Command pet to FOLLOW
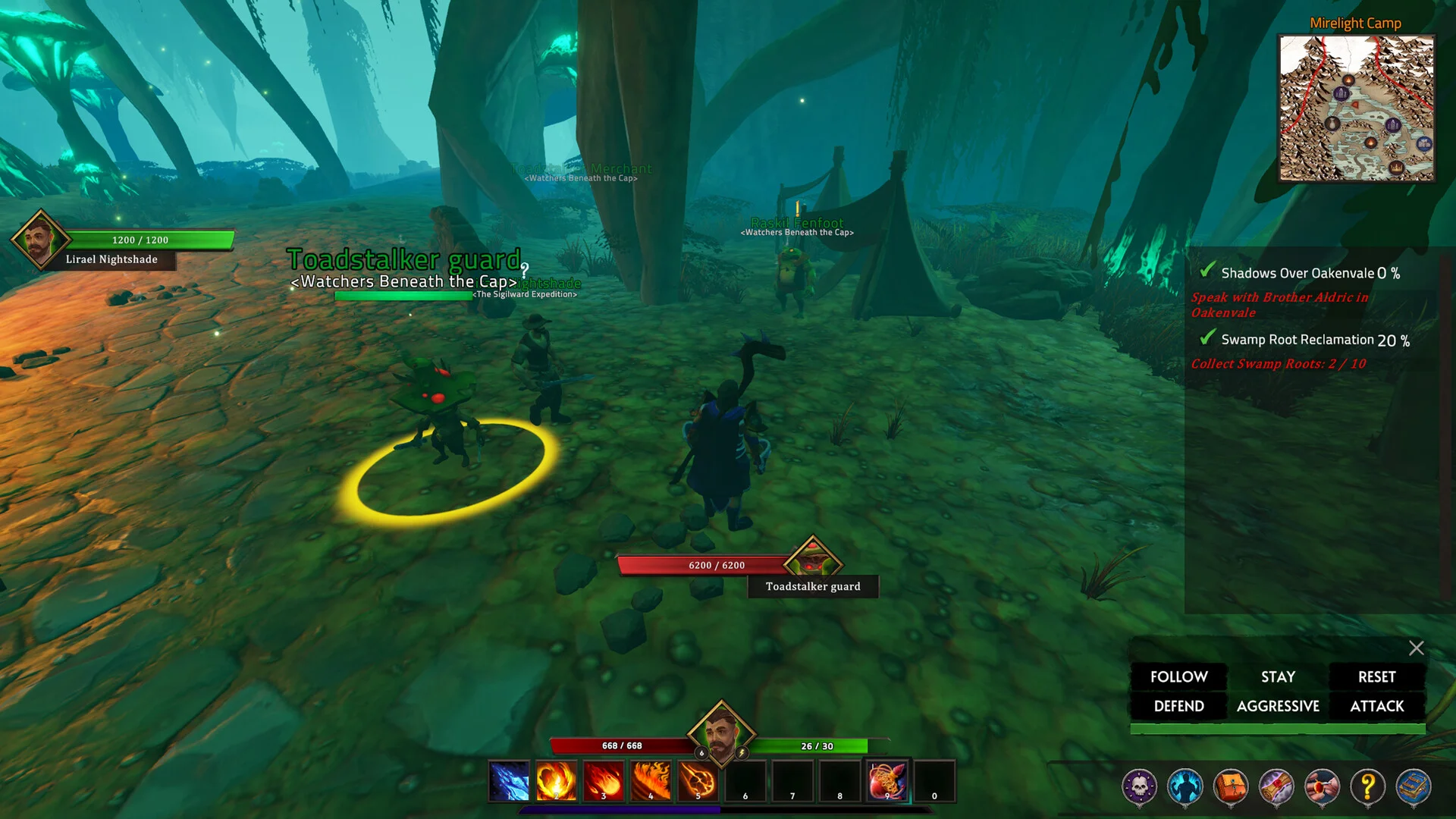1456x819 pixels. coord(1178,676)
